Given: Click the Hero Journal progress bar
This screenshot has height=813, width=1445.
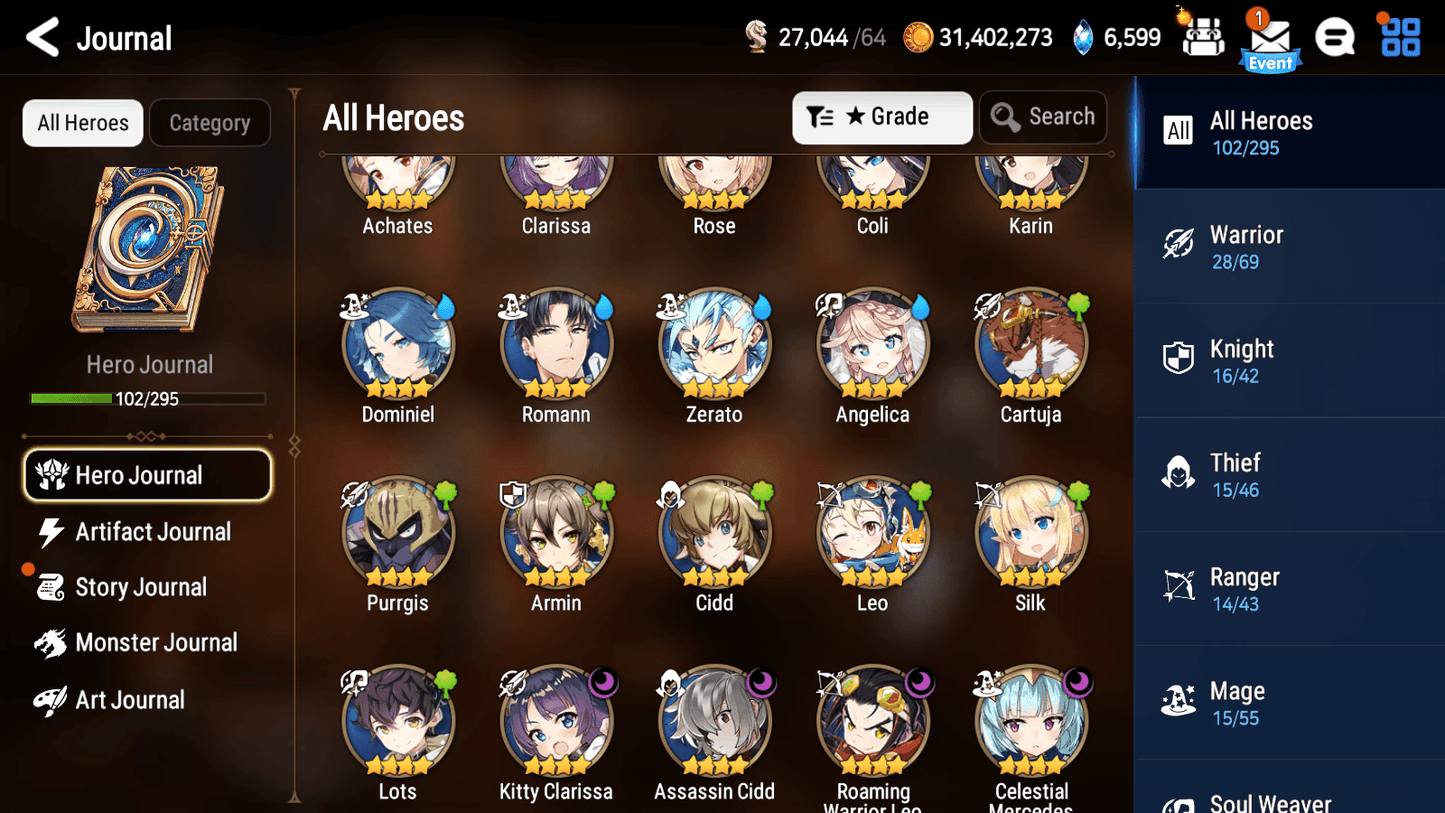Looking at the screenshot, I should pyautogui.click(x=149, y=398).
